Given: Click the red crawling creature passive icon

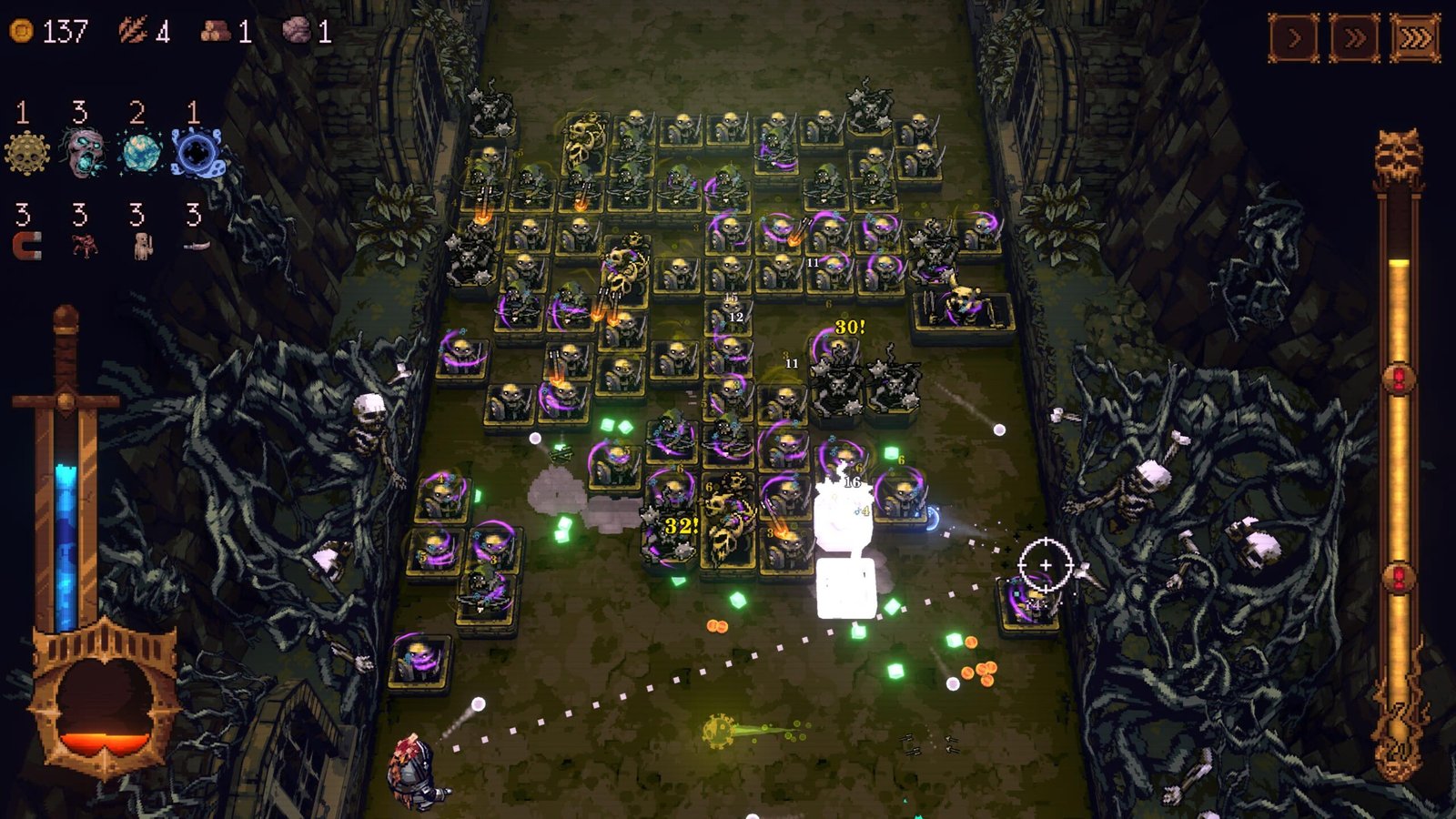Looking at the screenshot, I should [84, 245].
